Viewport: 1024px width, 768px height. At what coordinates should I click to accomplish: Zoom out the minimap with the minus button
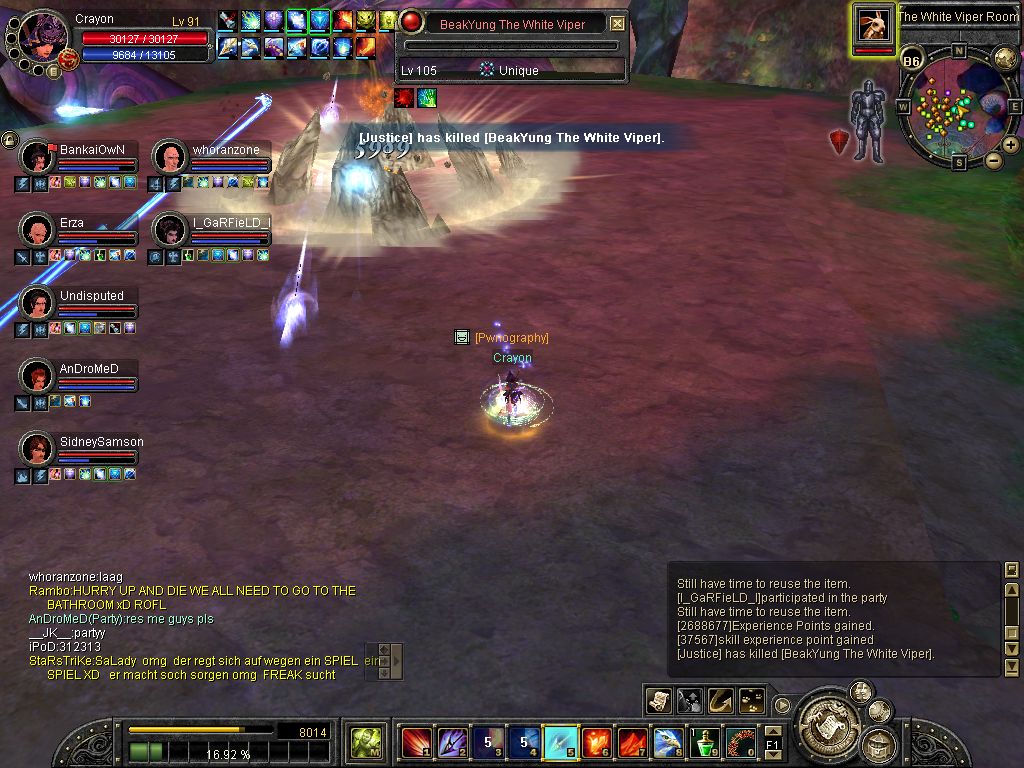pos(993,159)
